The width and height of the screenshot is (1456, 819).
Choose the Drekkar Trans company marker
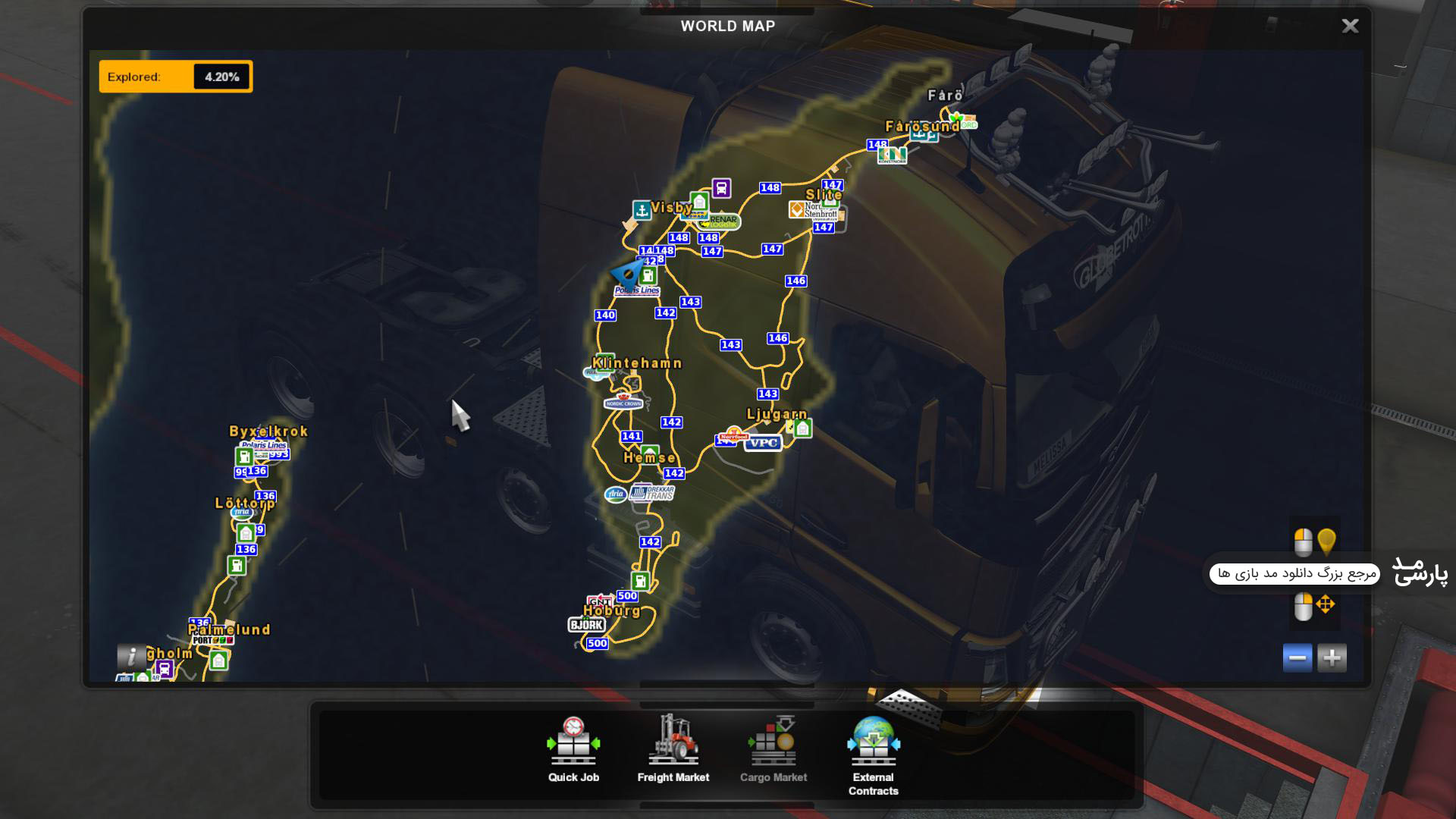(x=652, y=493)
